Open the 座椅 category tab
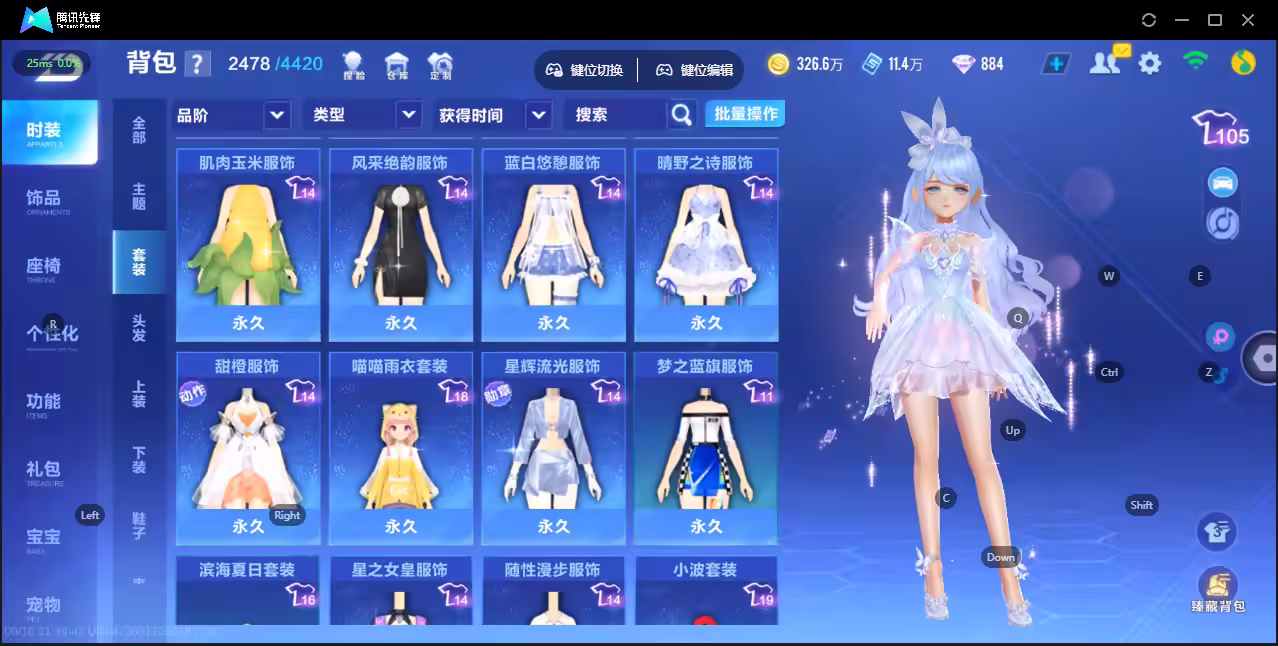 (44, 267)
